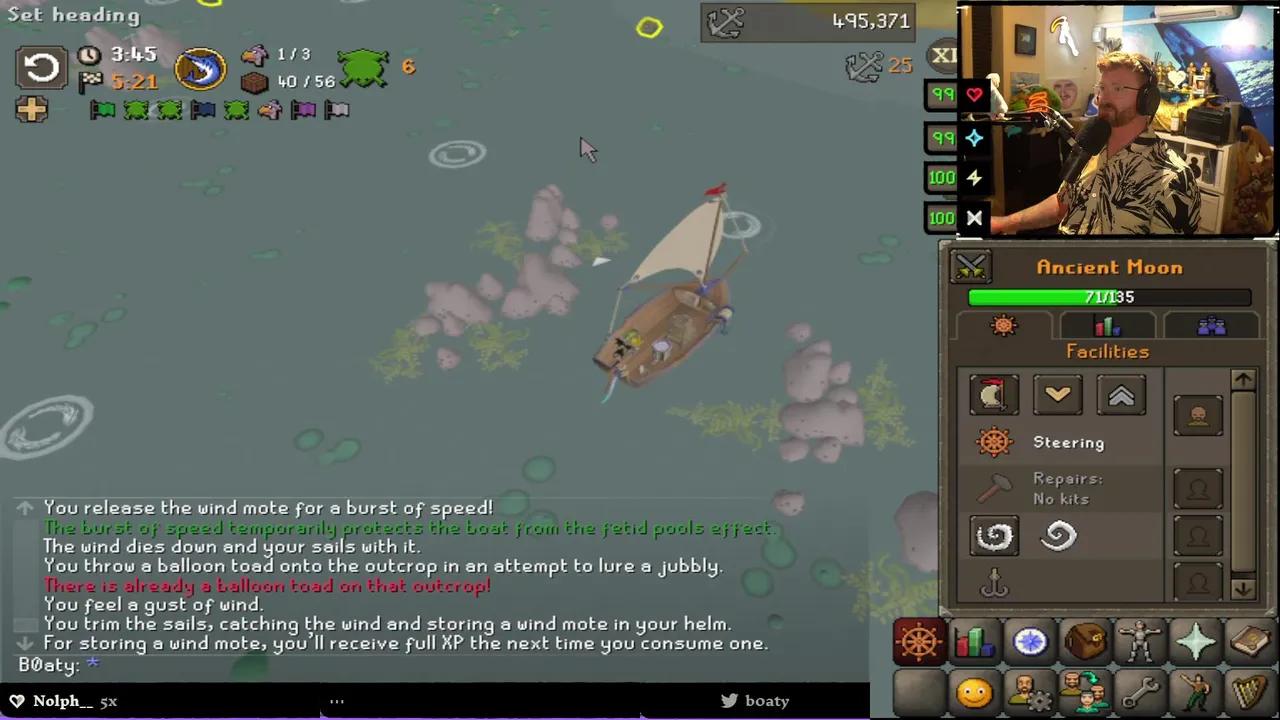Screen dimensions: 1280x720
Task: Toggle the purple flag marker
Action: coord(303,110)
